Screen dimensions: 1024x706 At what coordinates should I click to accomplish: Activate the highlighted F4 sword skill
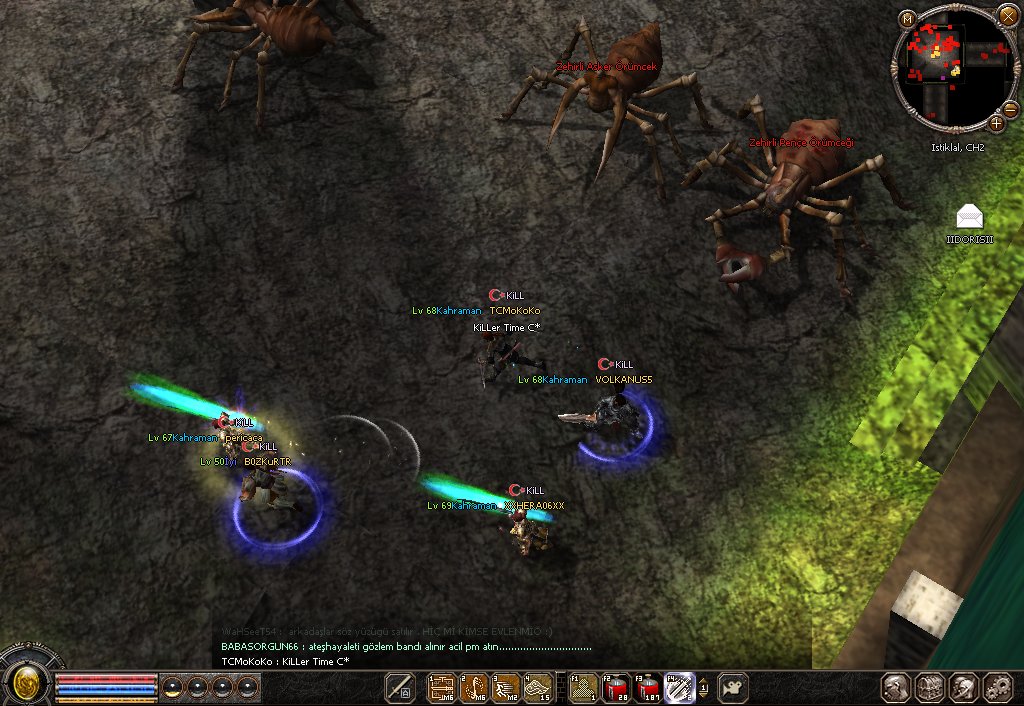tap(679, 687)
